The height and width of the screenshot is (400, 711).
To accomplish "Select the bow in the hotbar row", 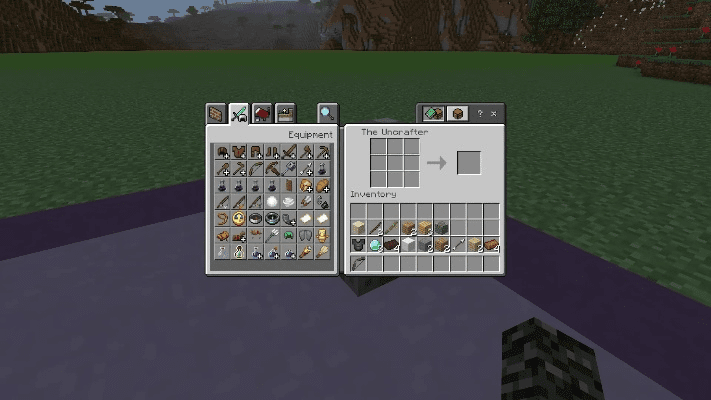I will [x=358, y=265].
